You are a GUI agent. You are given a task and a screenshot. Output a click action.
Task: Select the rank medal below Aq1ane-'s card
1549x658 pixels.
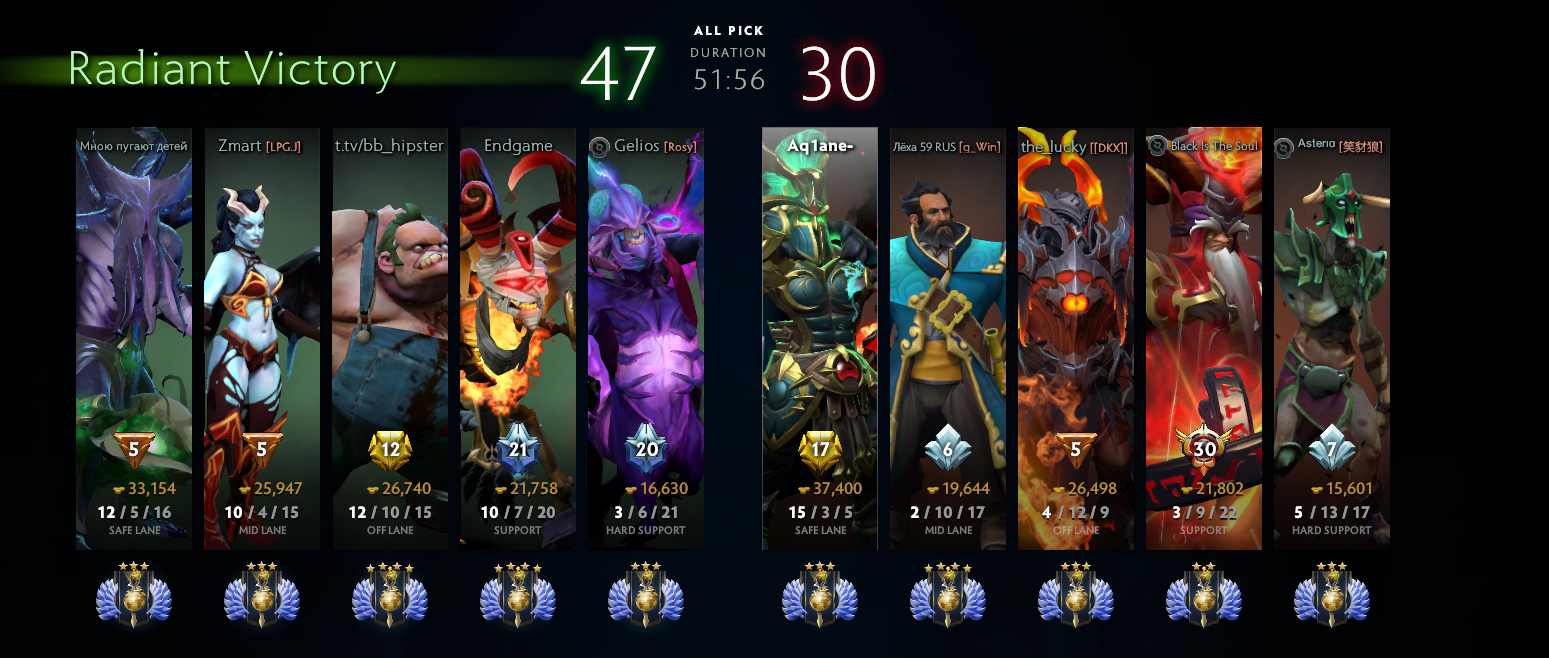pos(820,595)
